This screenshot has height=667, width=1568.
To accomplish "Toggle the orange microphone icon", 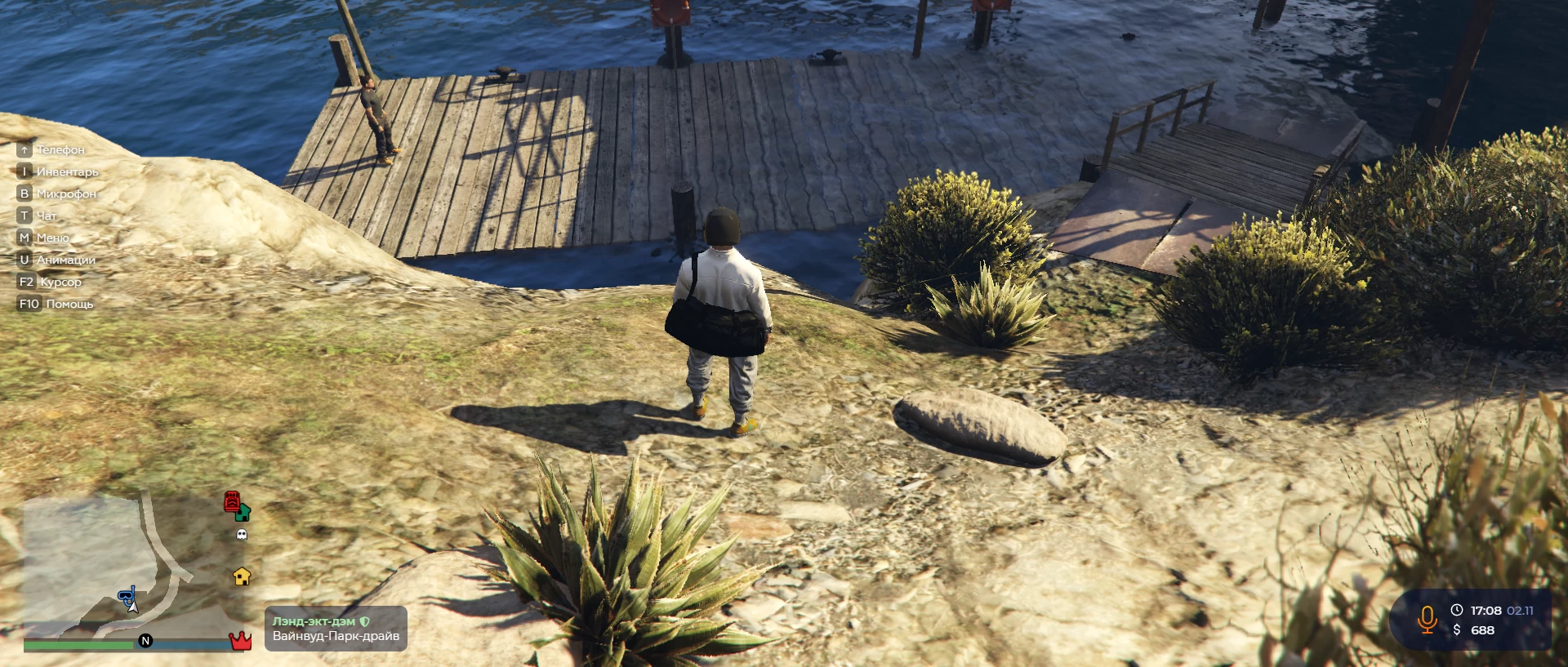I will (1427, 620).
